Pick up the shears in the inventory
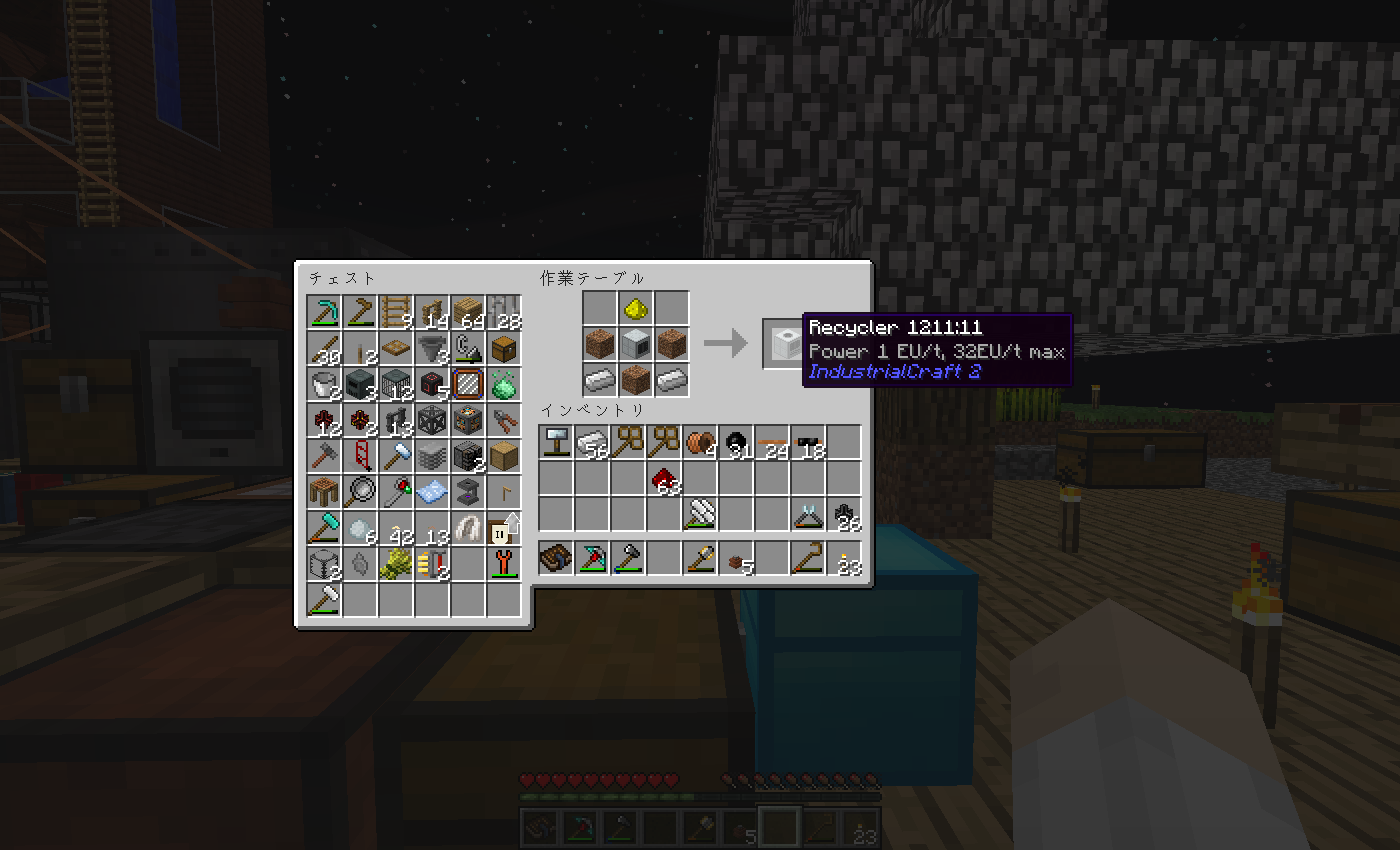This screenshot has width=1400, height=850. click(x=808, y=514)
